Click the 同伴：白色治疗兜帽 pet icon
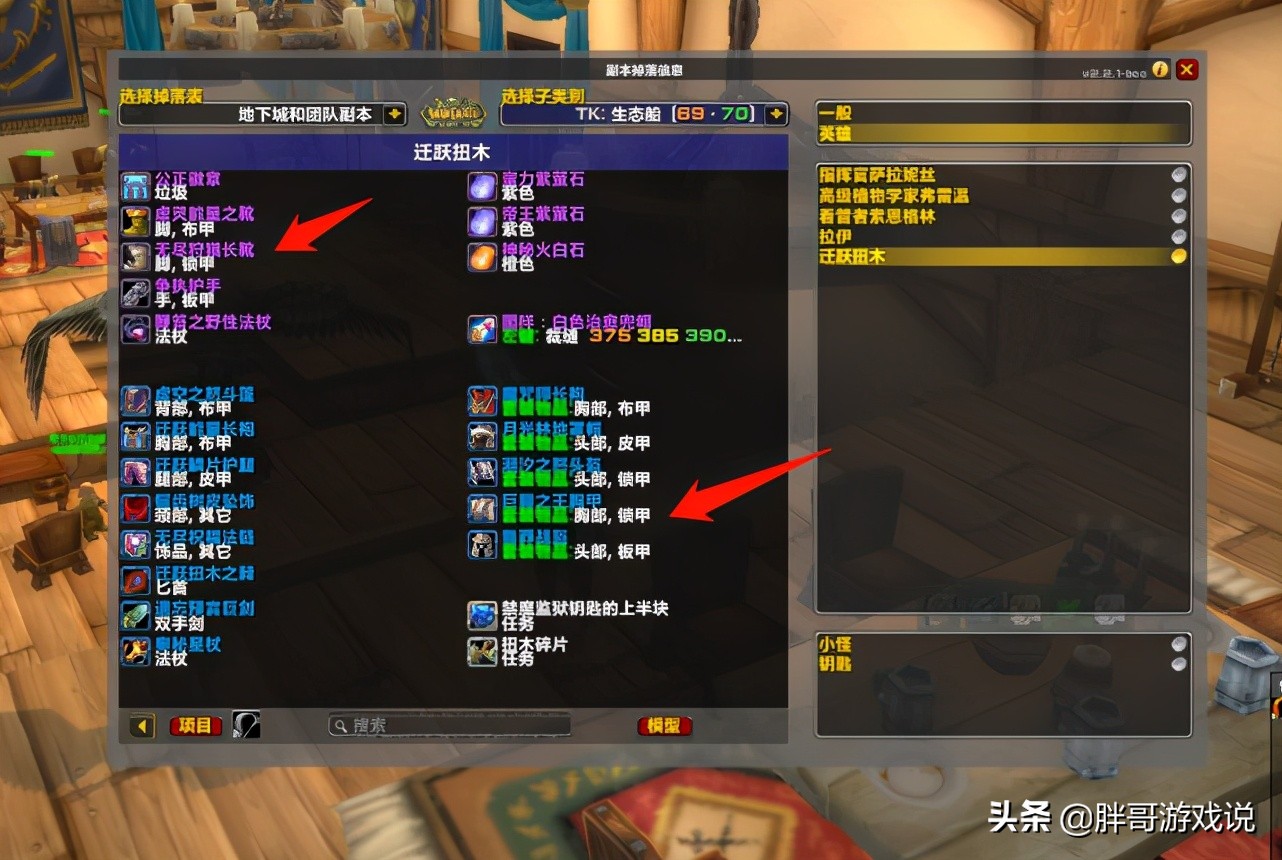1282x860 pixels. [x=481, y=330]
